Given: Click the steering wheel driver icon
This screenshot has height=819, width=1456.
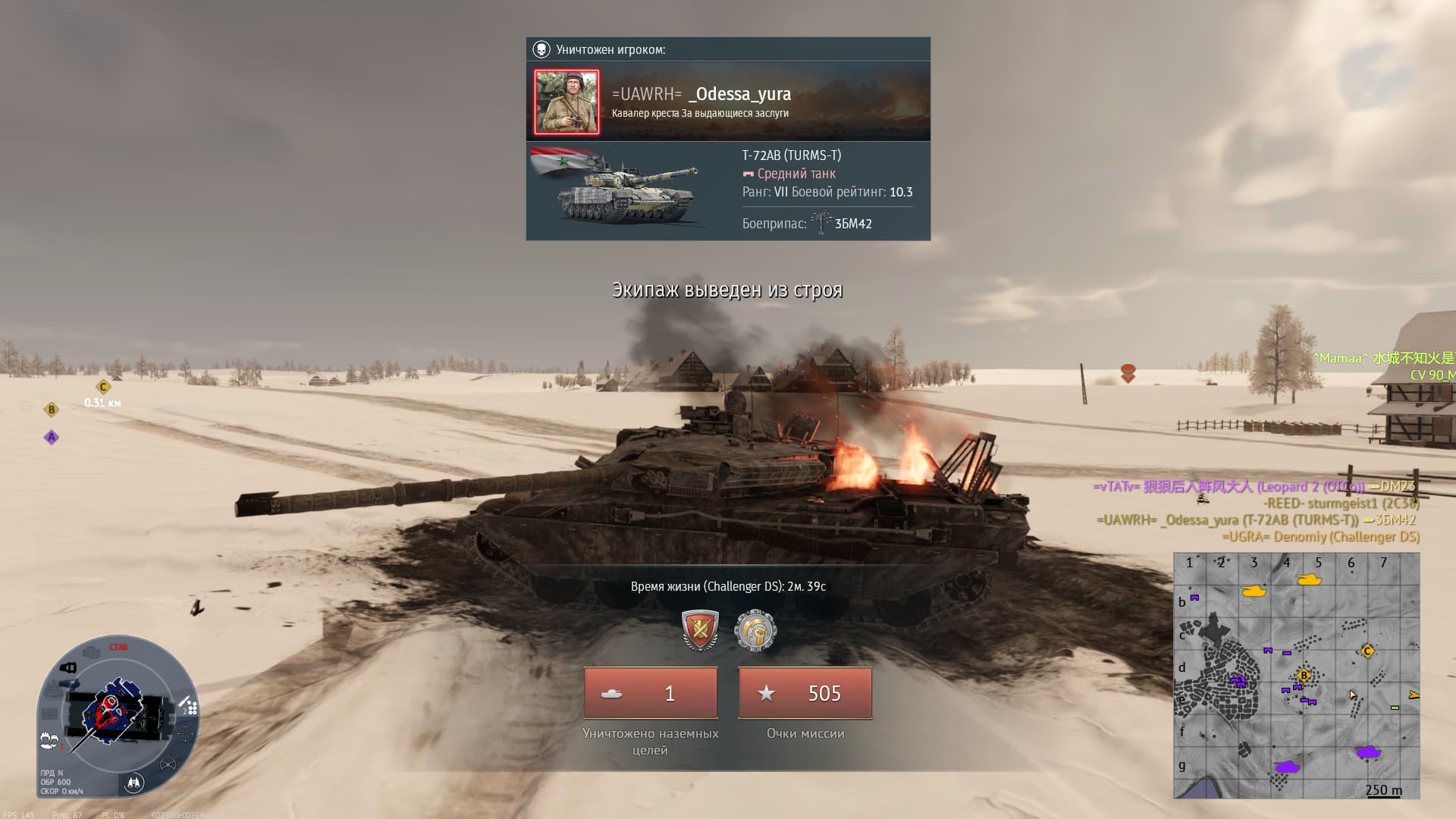Looking at the screenshot, I should coord(168,764).
